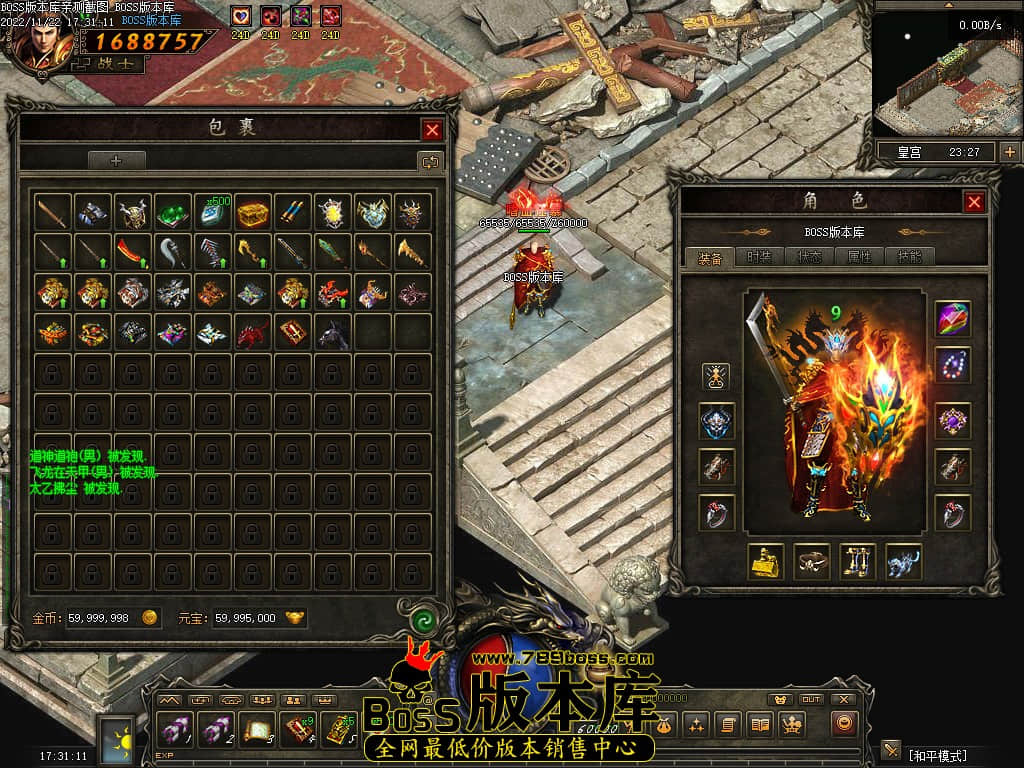Select the bead necklace equipment slot
The height and width of the screenshot is (768, 1024).
point(953,365)
